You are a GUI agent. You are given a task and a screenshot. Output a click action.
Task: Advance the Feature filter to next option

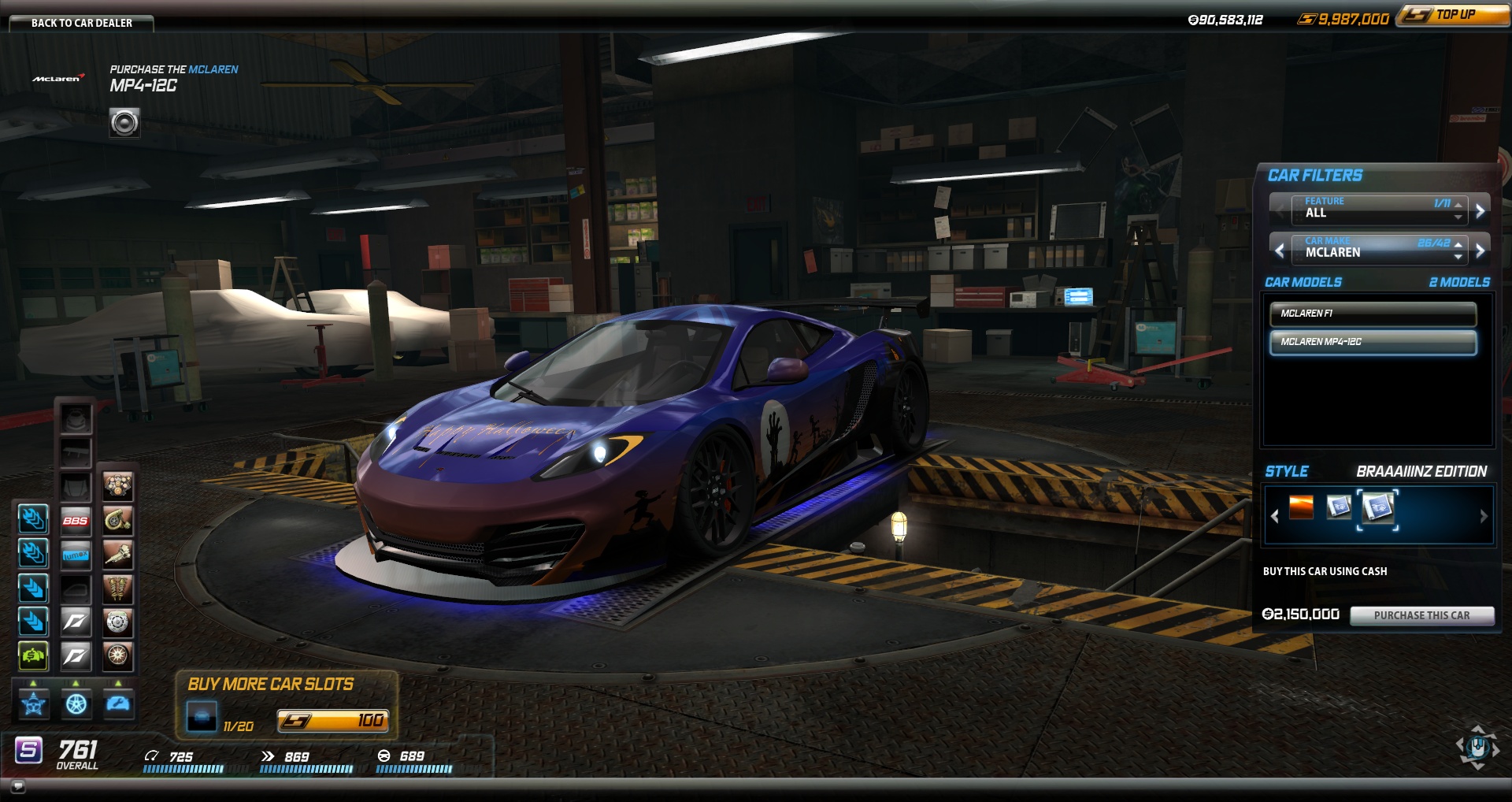(1480, 210)
